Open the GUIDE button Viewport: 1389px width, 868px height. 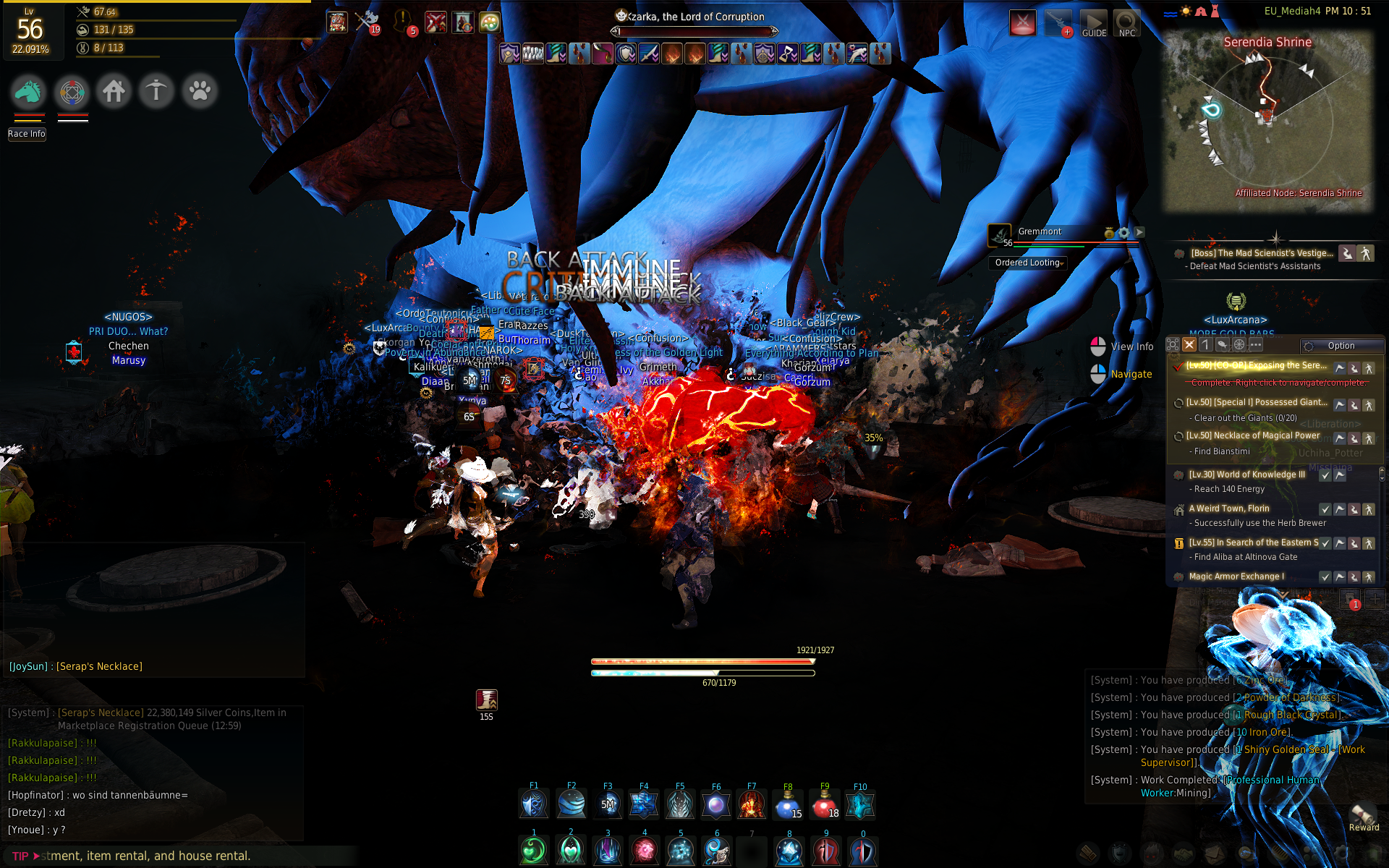(x=1093, y=24)
